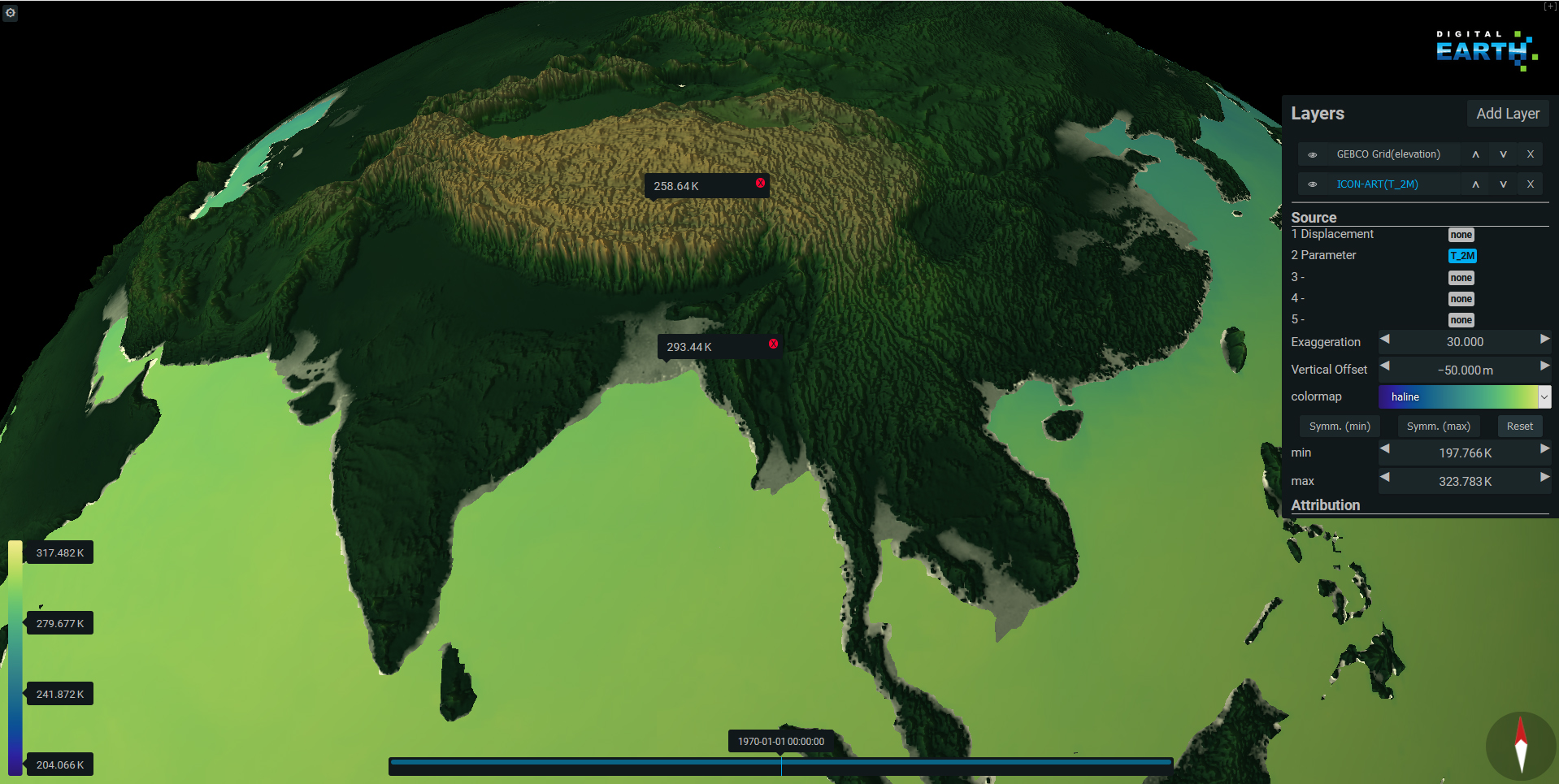Viewport: 1559px width, 784px height.
Task: Click the Add Layer button
Action: click(1507, 114)
